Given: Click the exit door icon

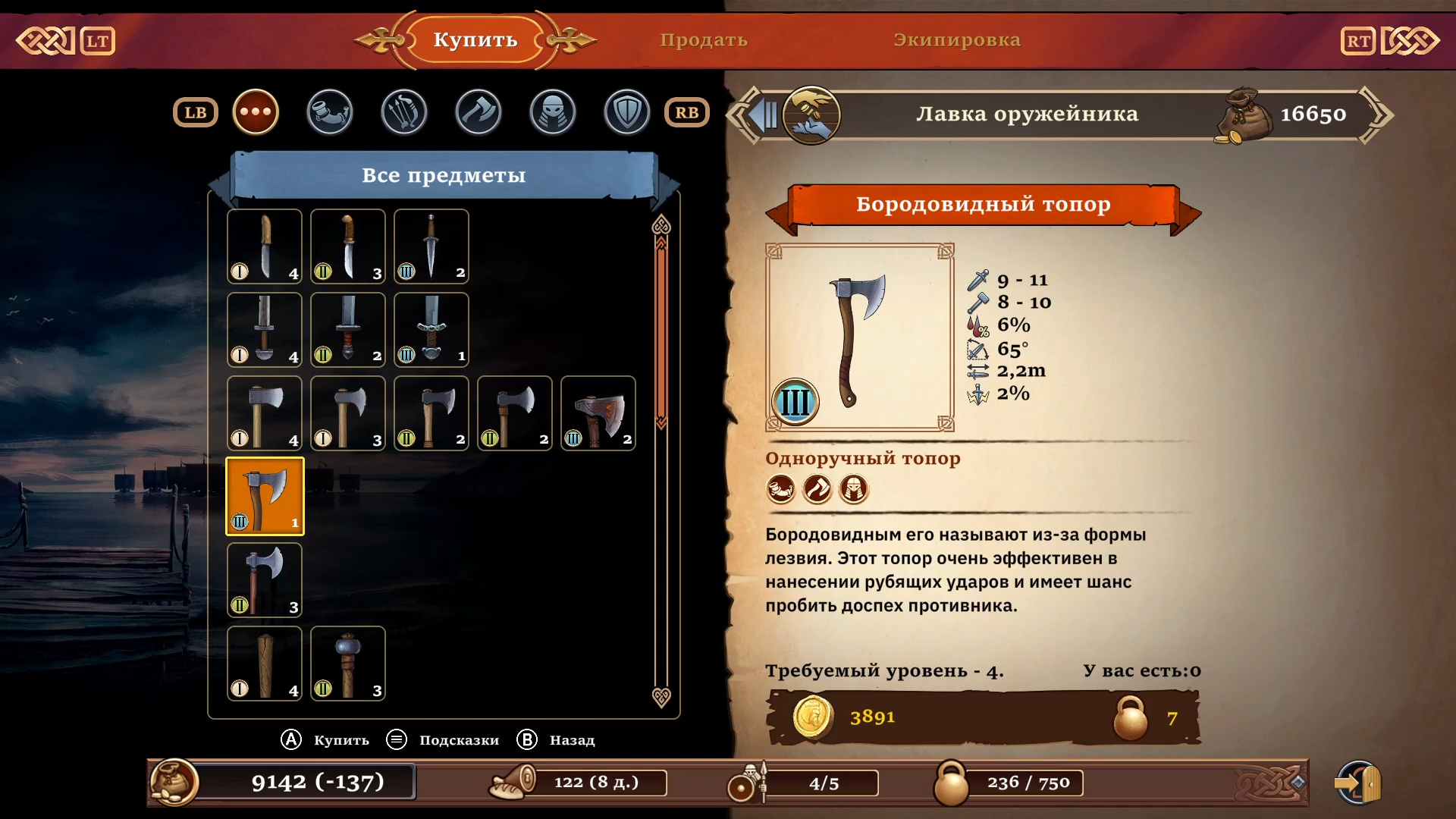Looking at the screenshot, I should [1359, 783].
